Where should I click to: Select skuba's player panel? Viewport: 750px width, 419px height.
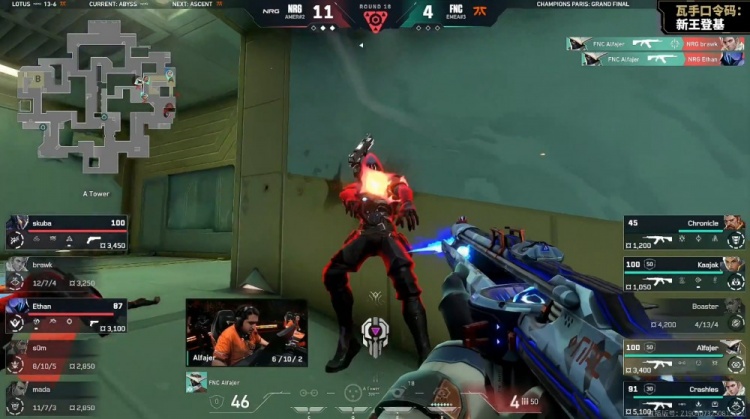click(68, 232)
